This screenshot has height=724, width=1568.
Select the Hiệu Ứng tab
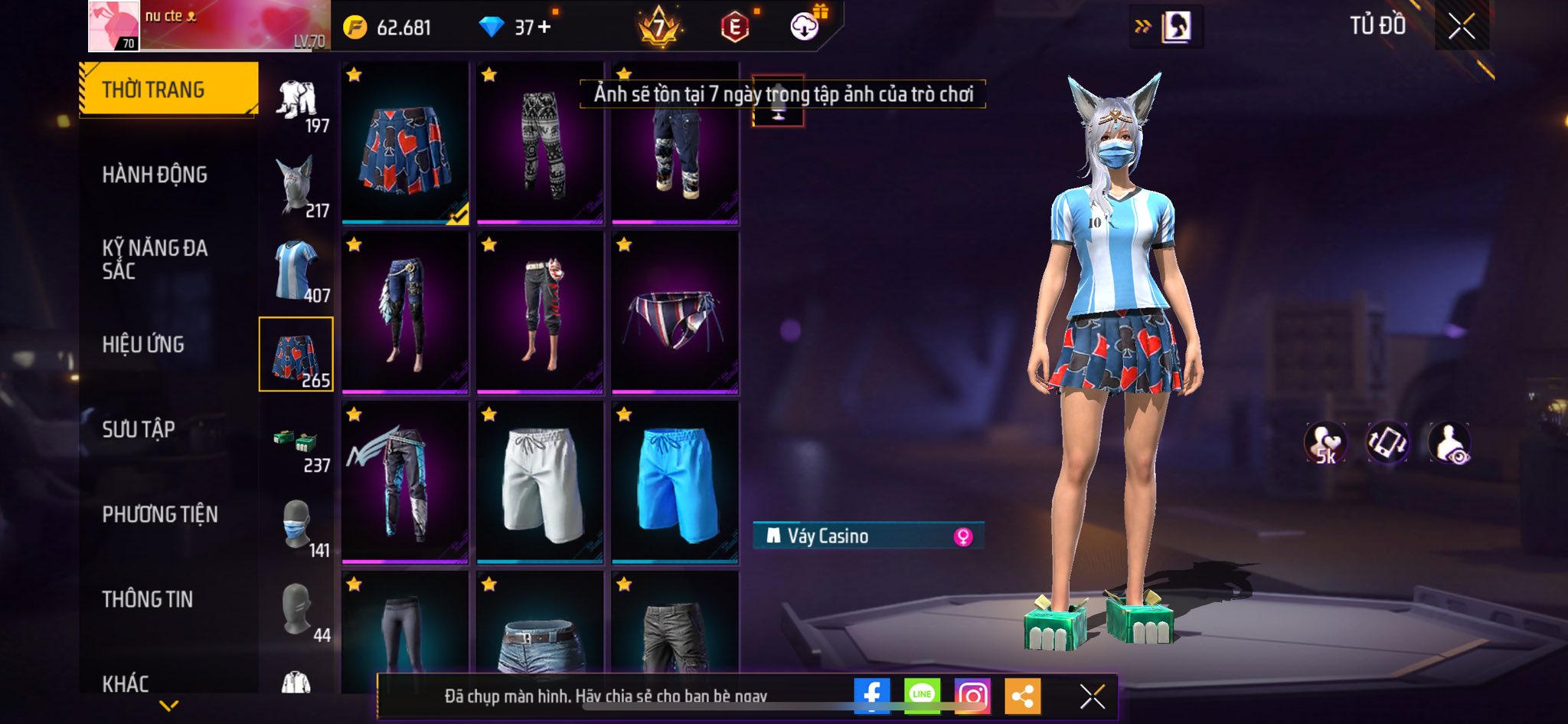[x=143, y=344]
